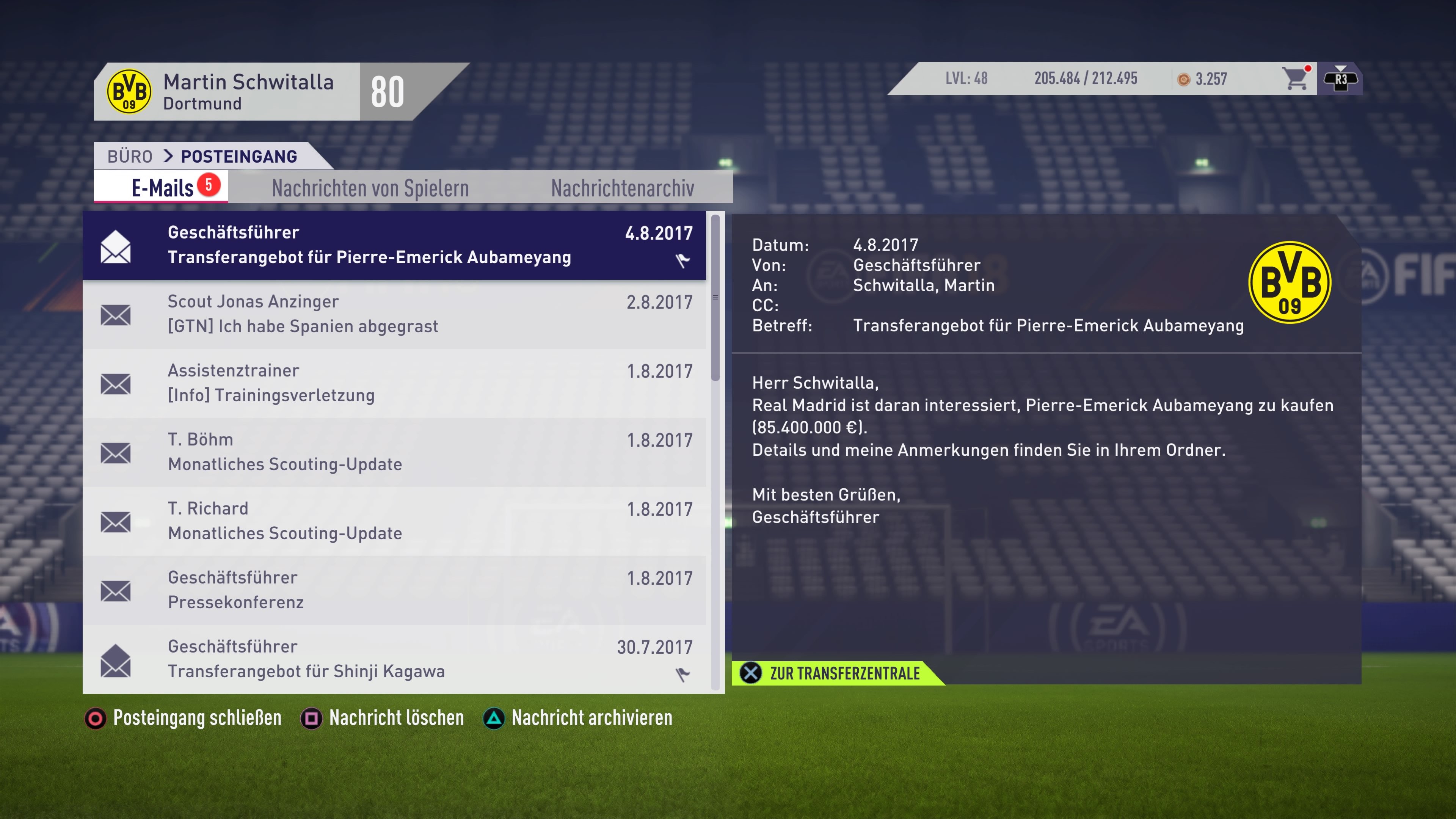Switch to the Nachrichten von Spielern tab
The image size is (1456, 819).
click(x=370, y=187)
